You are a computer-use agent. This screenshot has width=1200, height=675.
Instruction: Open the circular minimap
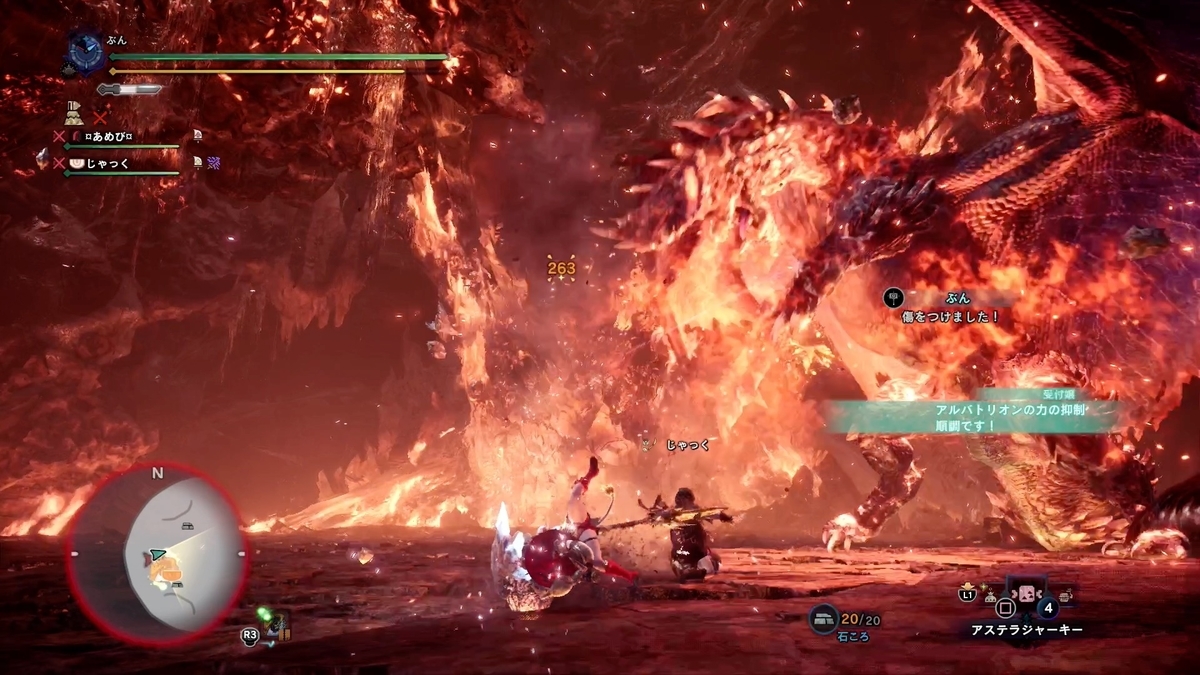pyautogui.click(x=156, y=552)
